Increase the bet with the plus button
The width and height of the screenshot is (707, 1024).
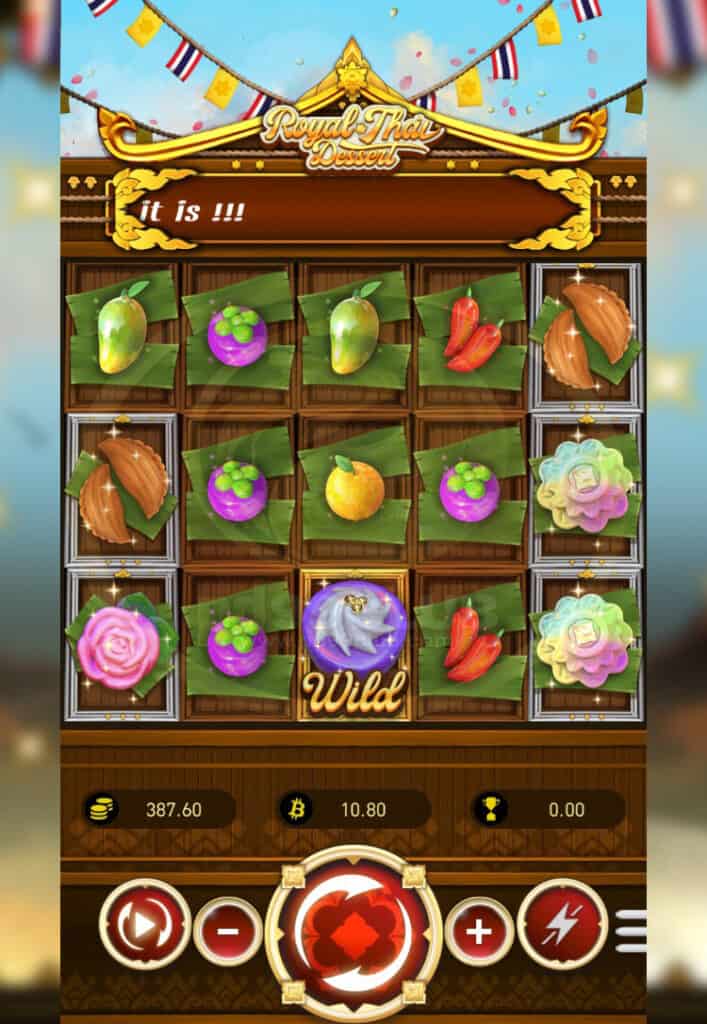pos(479,931)
